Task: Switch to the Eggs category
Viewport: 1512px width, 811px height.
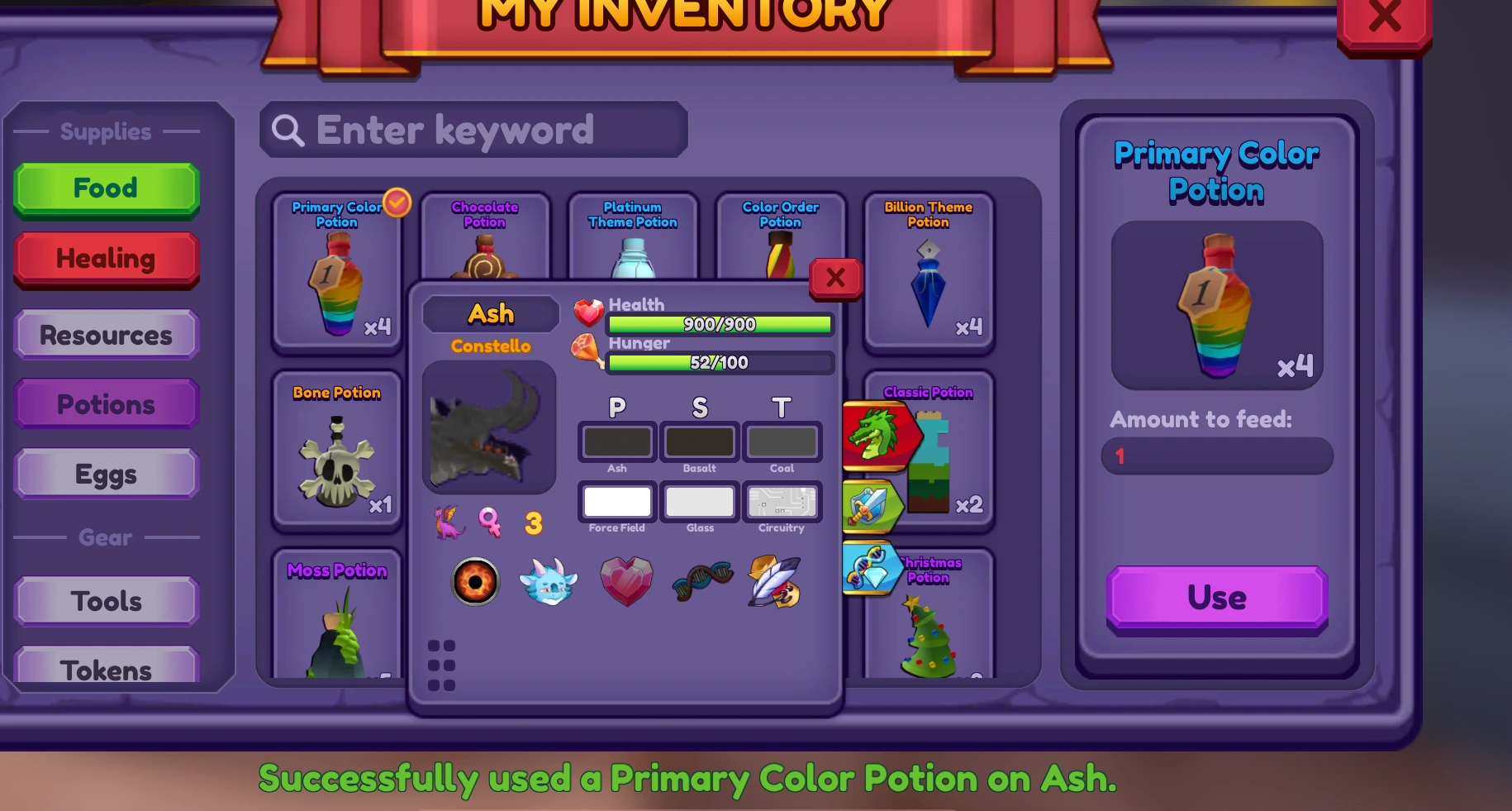Action: pyautogui.click(x=106, y=474)
